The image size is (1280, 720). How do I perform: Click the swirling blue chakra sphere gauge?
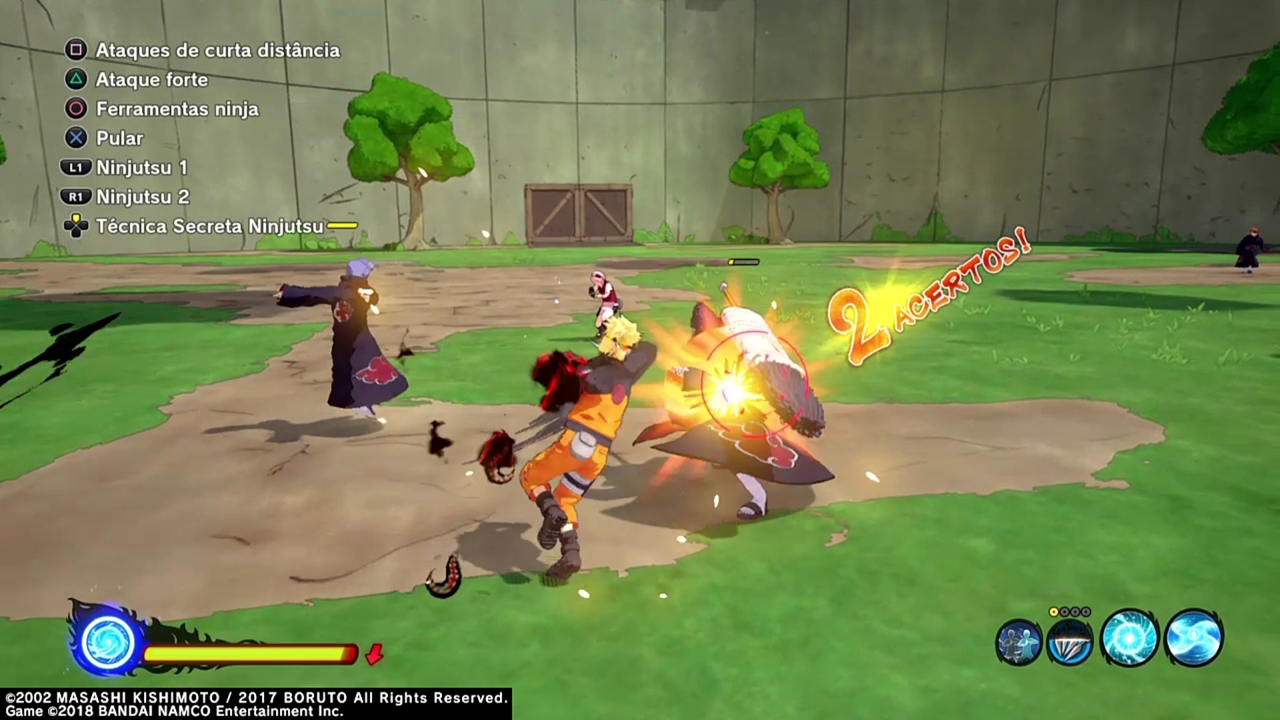[x=106, y=643]
